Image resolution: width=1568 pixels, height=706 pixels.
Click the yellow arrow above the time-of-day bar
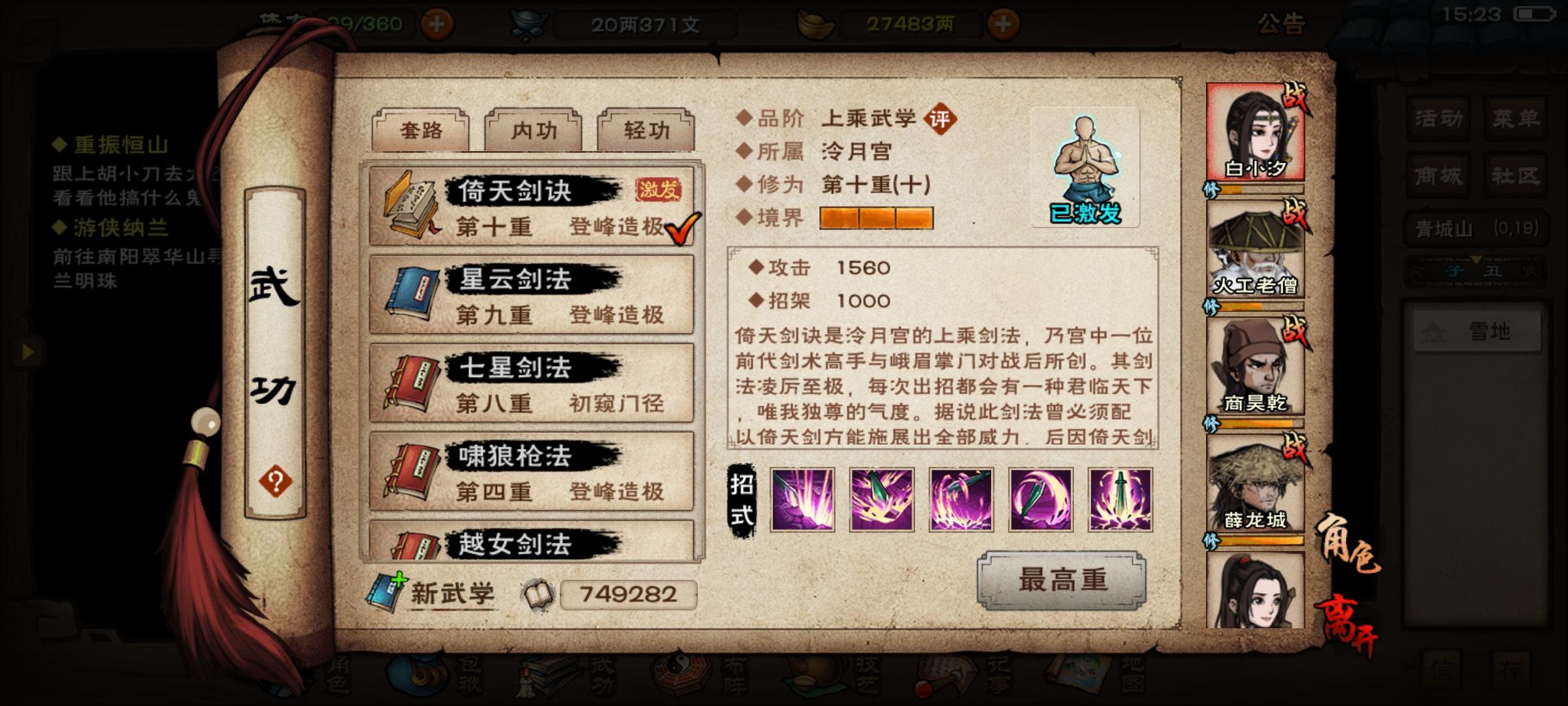tap(1477, 259)
